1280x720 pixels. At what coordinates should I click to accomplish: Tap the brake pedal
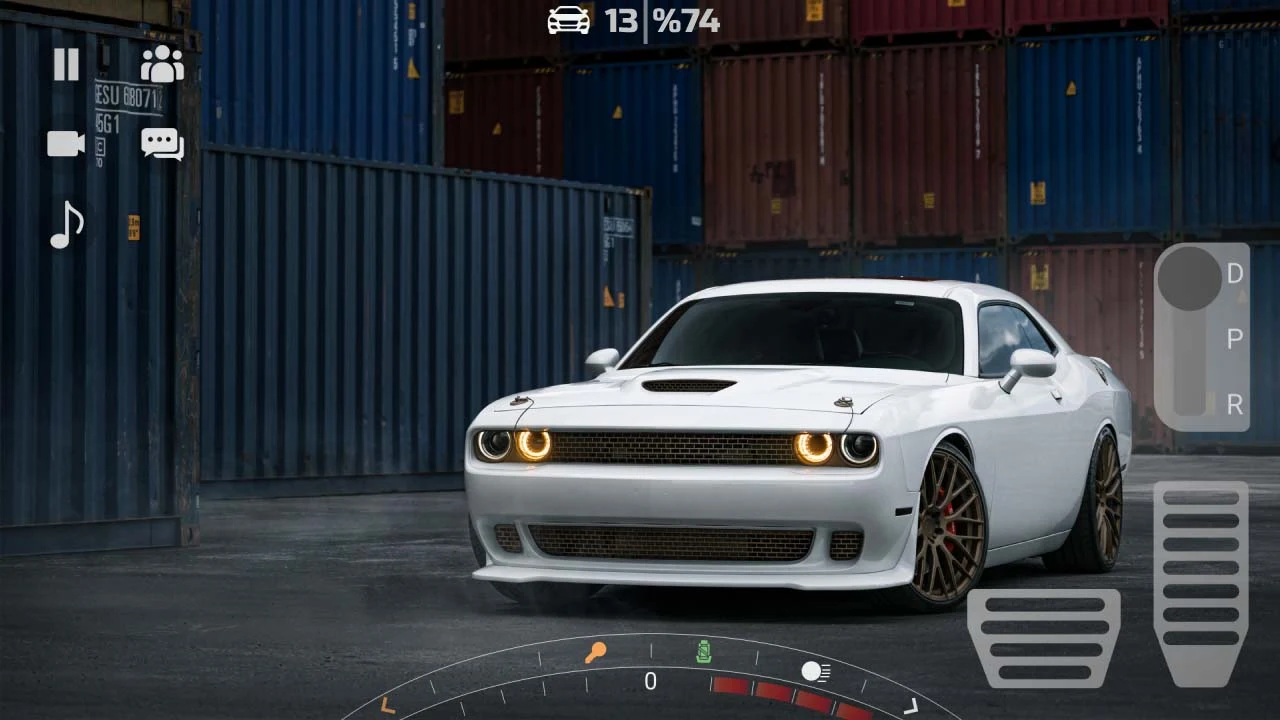[x=1043, y=638]
